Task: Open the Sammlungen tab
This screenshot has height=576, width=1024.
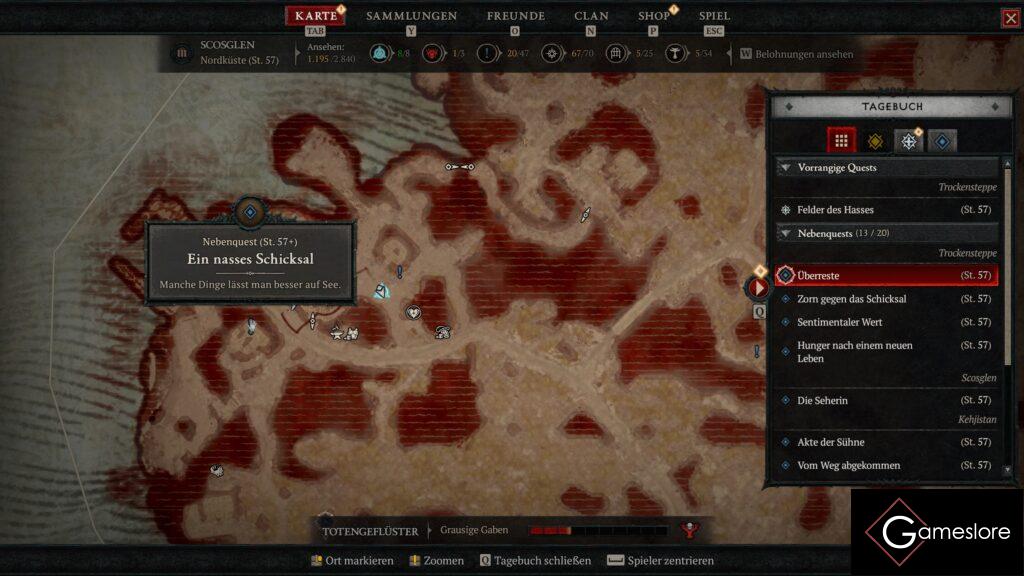Action: click(x=411, y=16)
